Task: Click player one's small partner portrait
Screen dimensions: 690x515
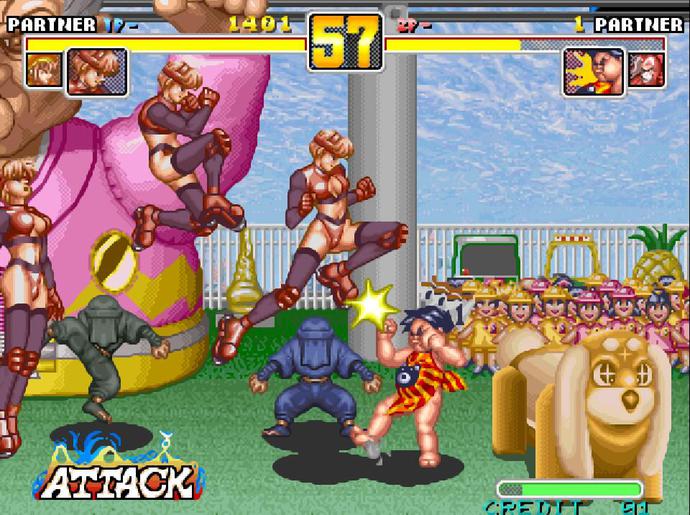Action: pos(44,70)
